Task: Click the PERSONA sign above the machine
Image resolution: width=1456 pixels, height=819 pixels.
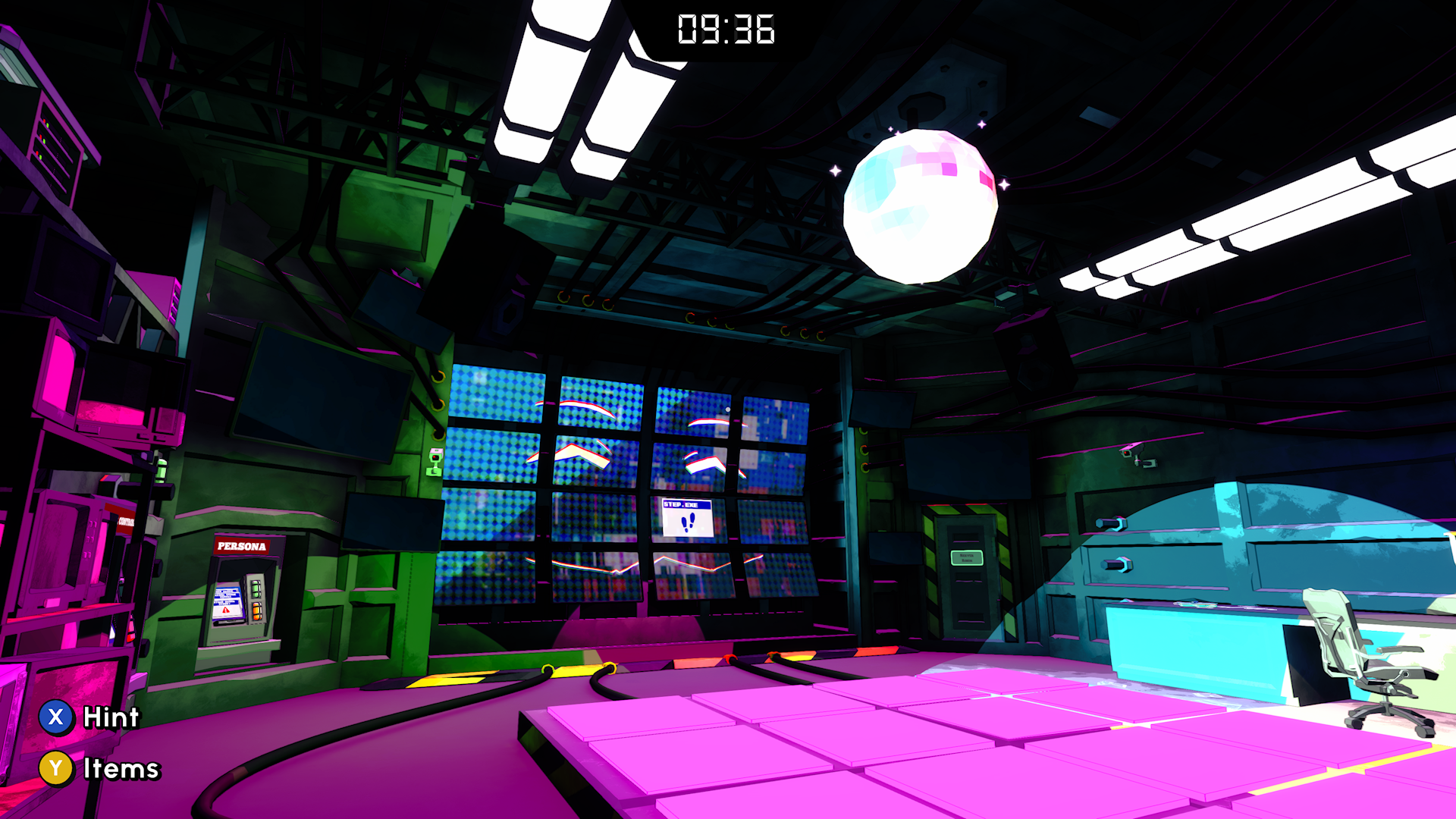Action: [x=242, y=547]
